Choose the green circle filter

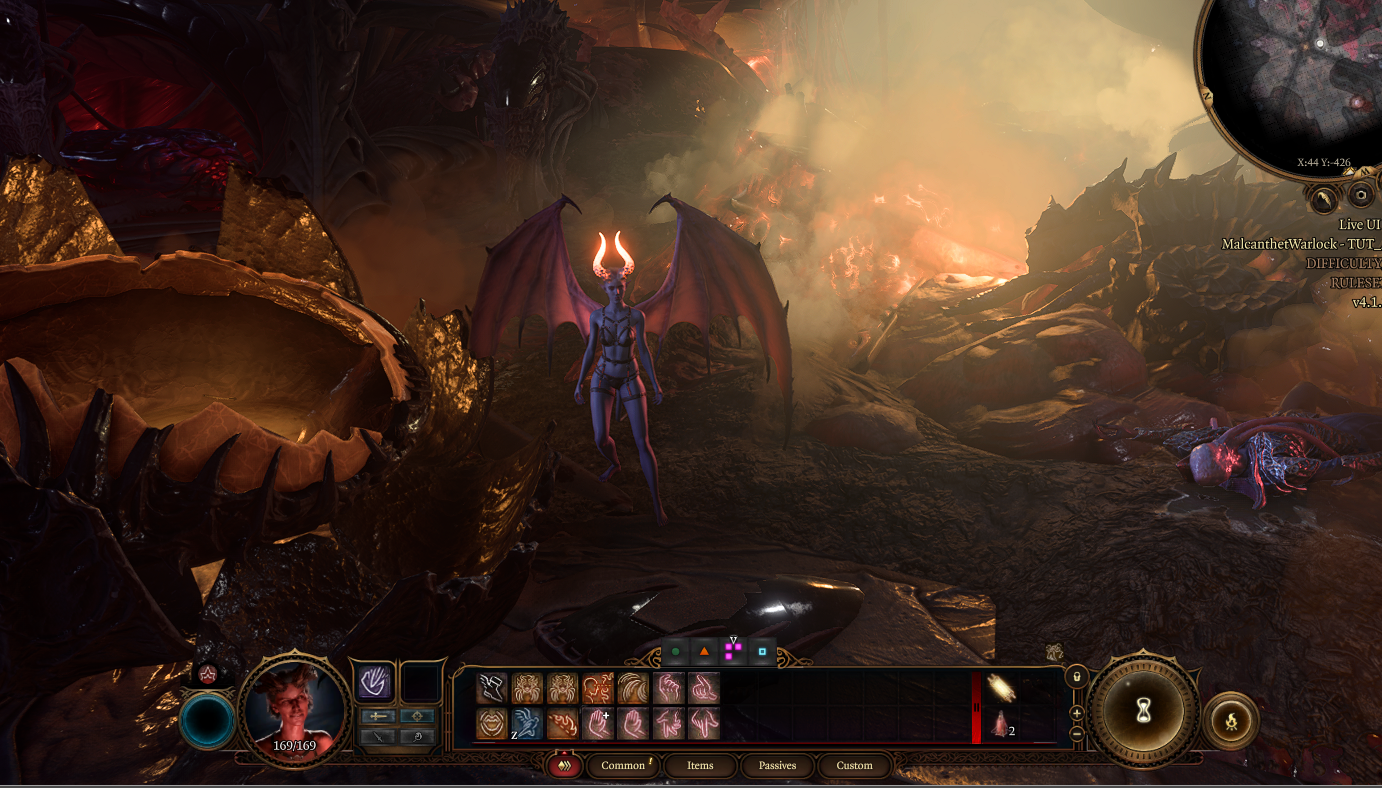[675, 652]
